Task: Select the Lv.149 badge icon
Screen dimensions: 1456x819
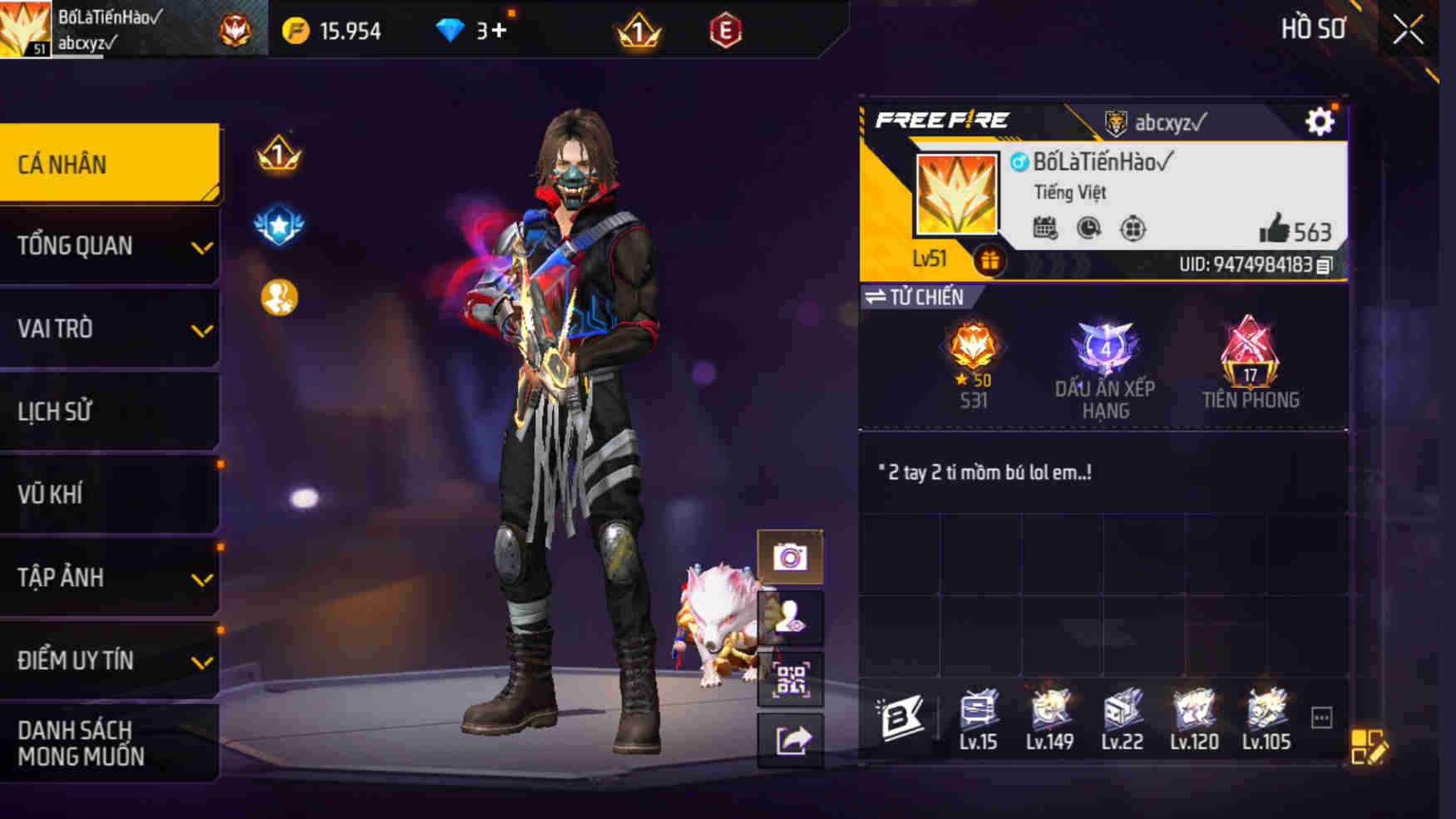Action: [x=1050, y=711]
